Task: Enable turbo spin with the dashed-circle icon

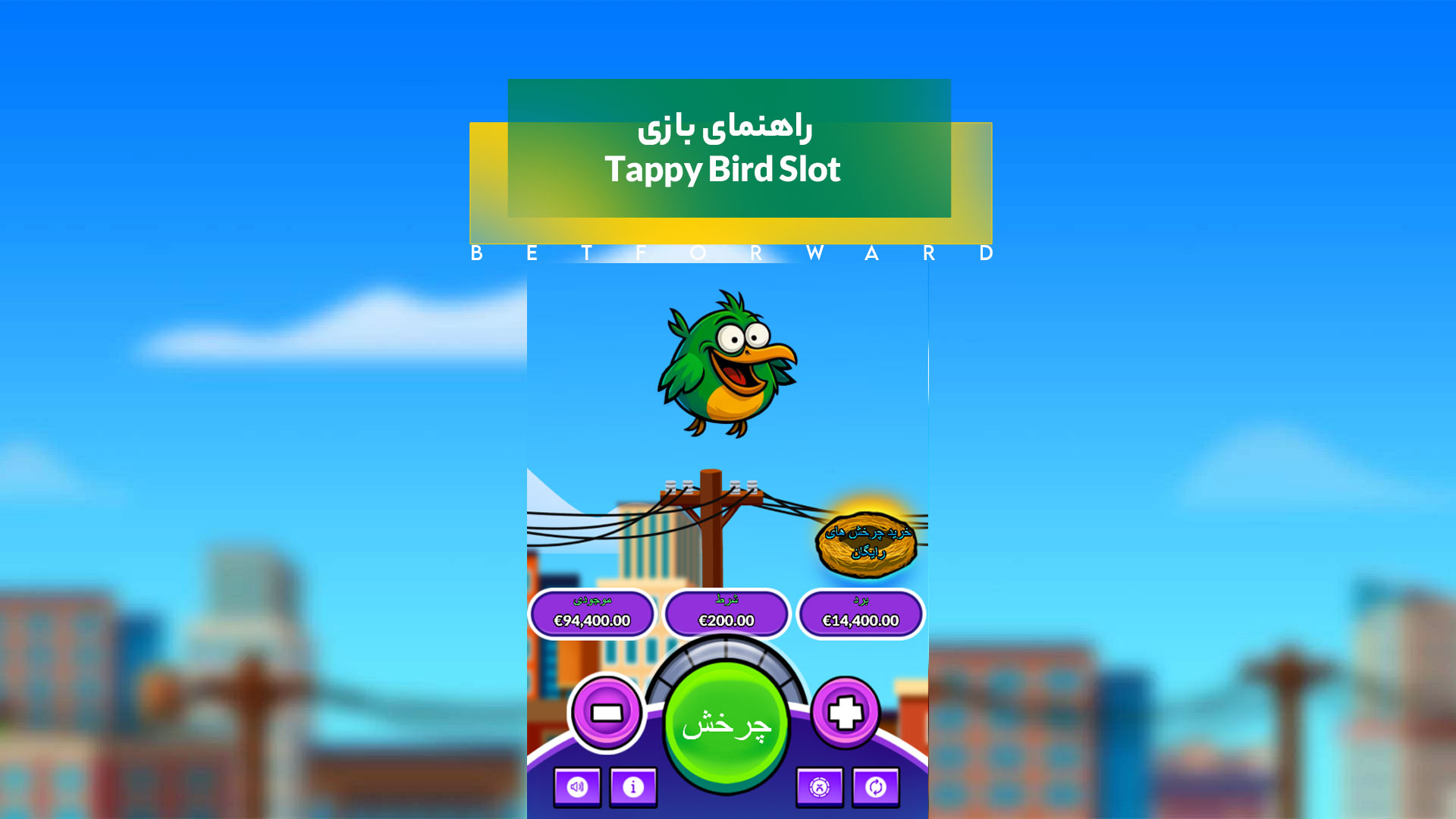Action: 820,787
